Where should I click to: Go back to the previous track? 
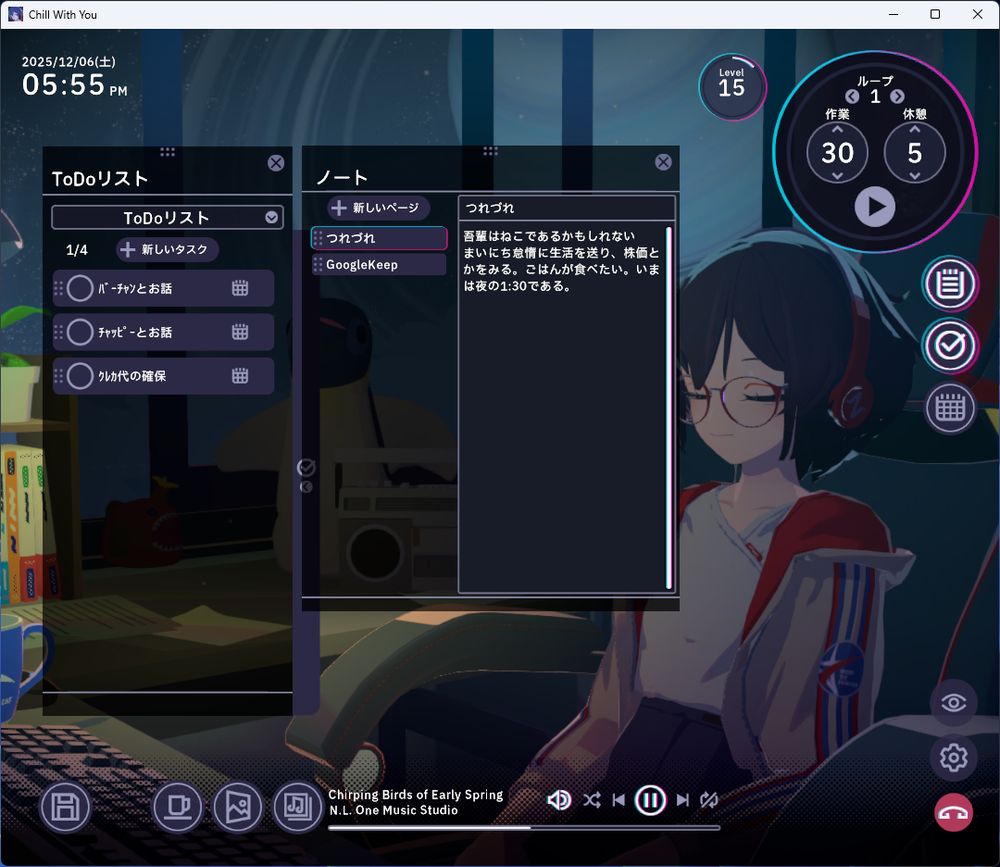pos(619,800)
